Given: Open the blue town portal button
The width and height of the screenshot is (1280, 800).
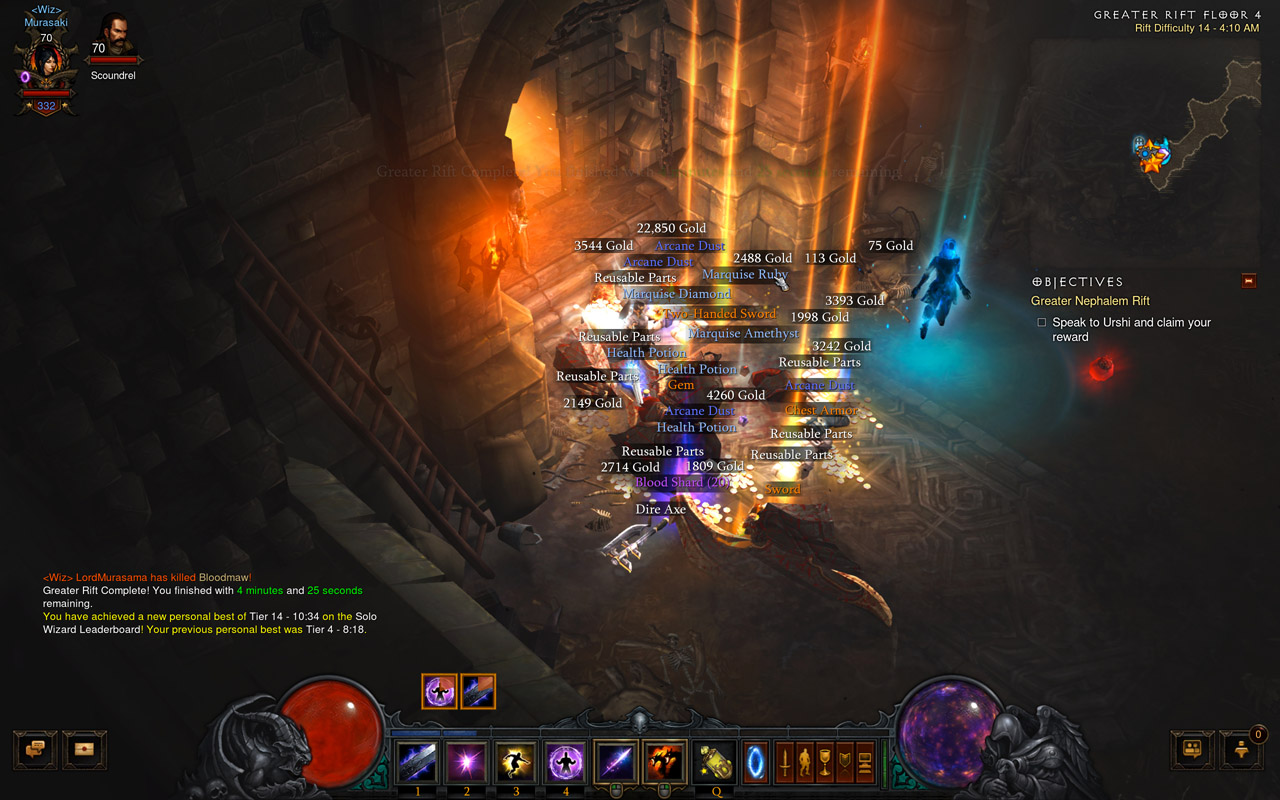Looking at the screenshot, I should coord(756,763).
